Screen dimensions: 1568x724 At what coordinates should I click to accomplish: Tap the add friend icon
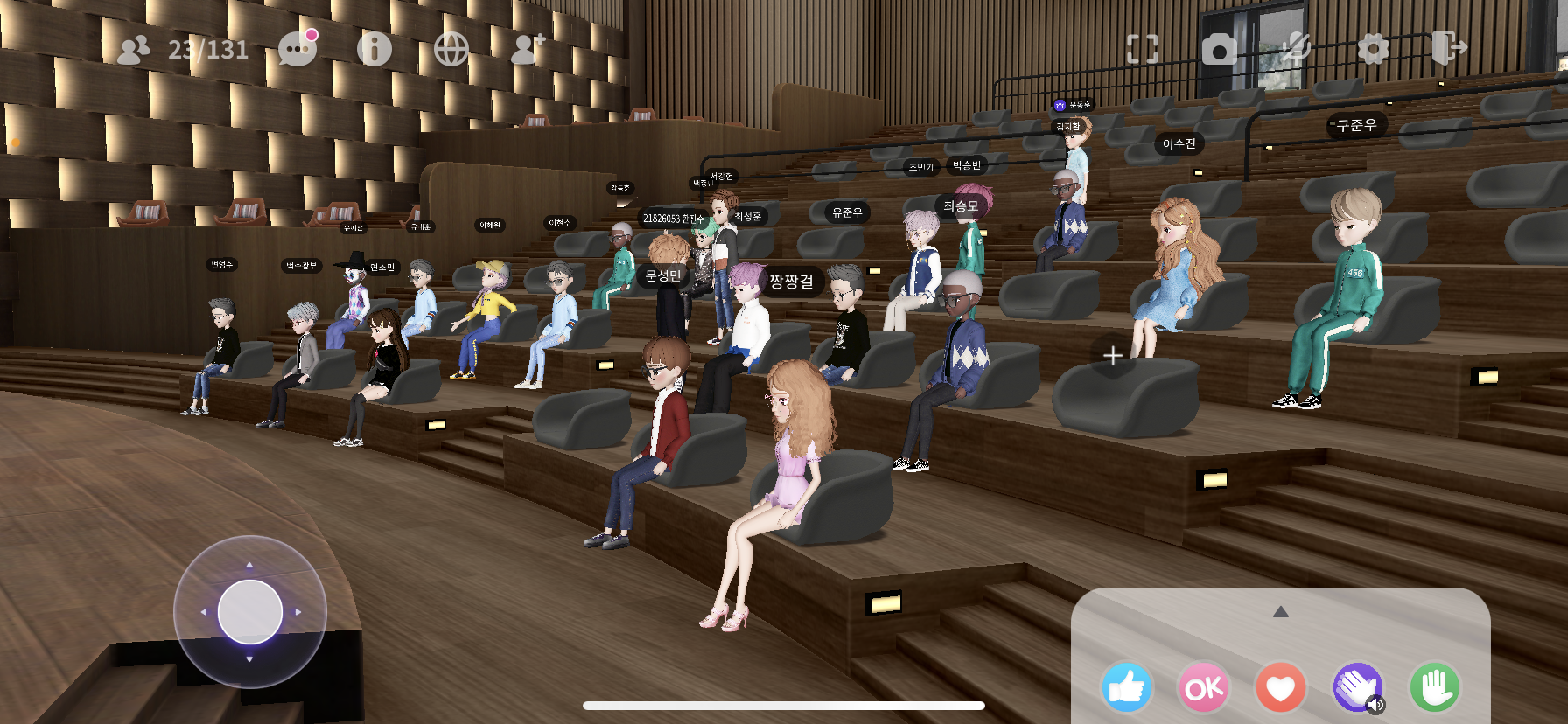pyautogui.click(x=528, y=49)
